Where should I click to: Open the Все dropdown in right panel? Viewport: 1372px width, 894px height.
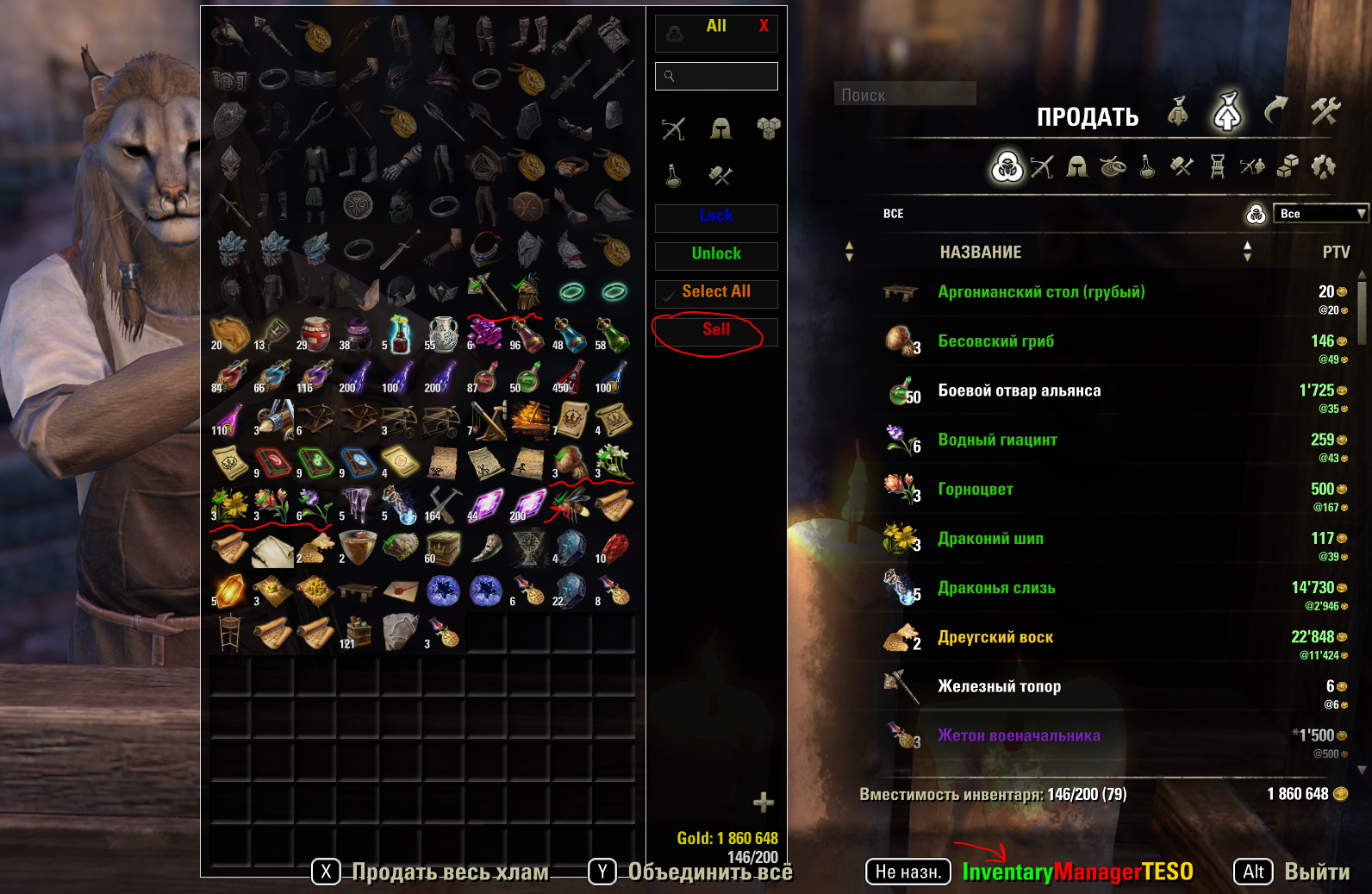click(1319, 212)
